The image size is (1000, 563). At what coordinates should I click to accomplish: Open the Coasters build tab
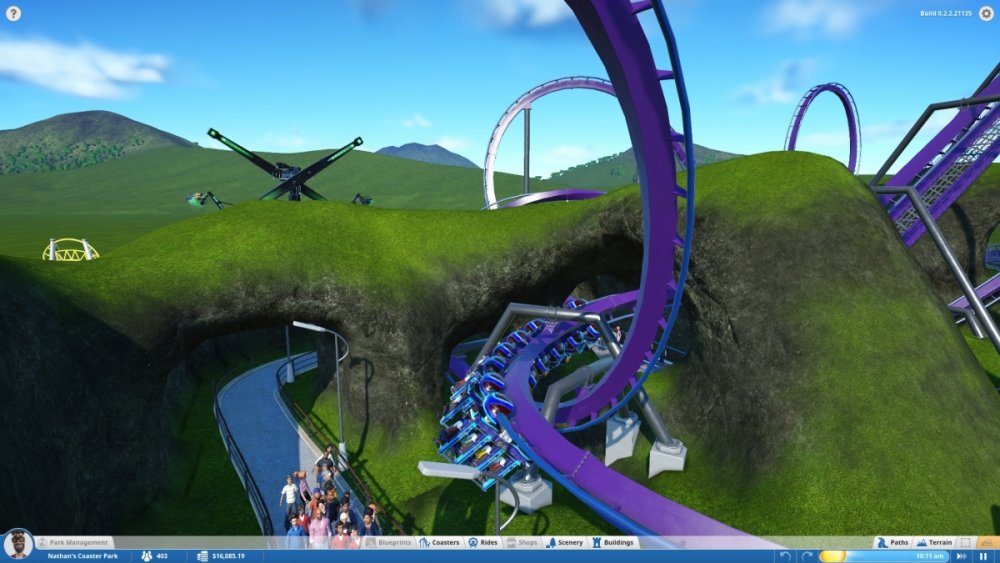pyautogui.click(x=440, y=542)
